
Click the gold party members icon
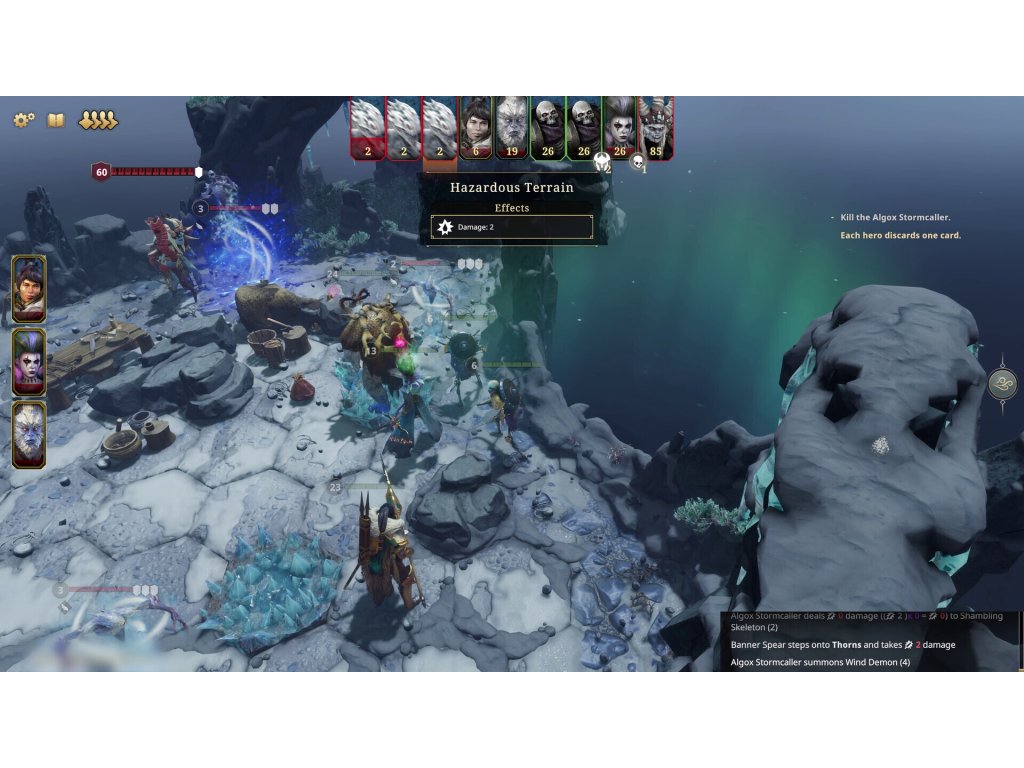click(98, 120)
